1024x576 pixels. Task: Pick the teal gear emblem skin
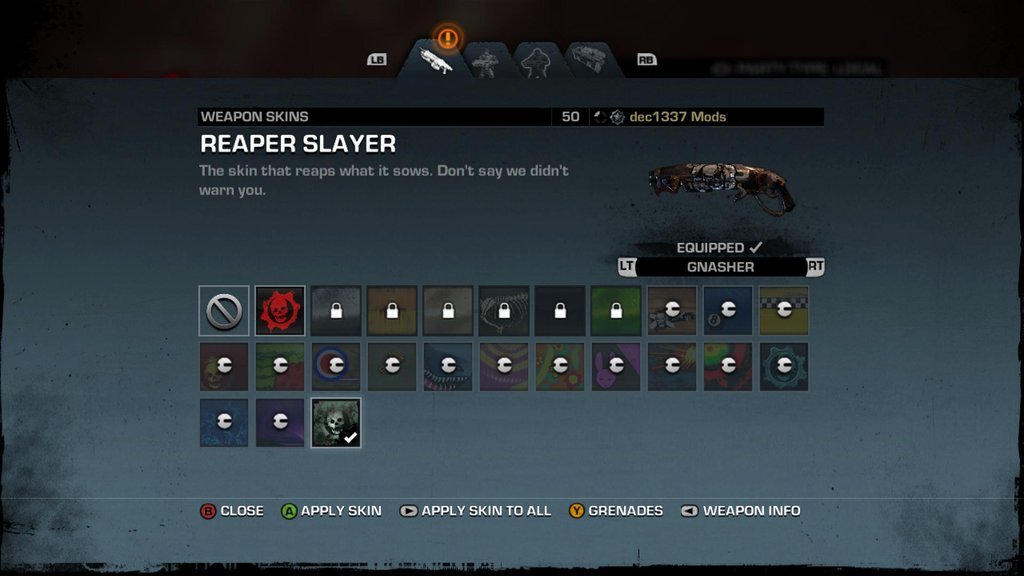783,367
